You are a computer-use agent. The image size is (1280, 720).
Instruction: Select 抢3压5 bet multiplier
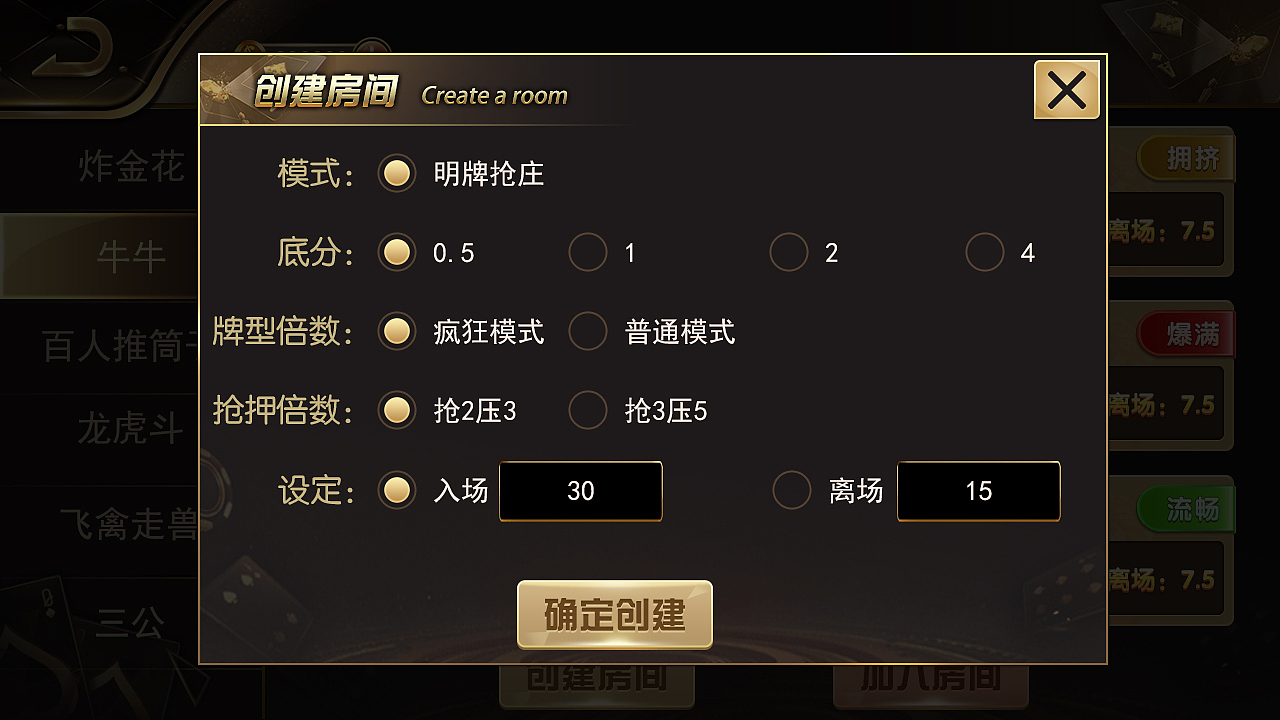pos(588,410)
